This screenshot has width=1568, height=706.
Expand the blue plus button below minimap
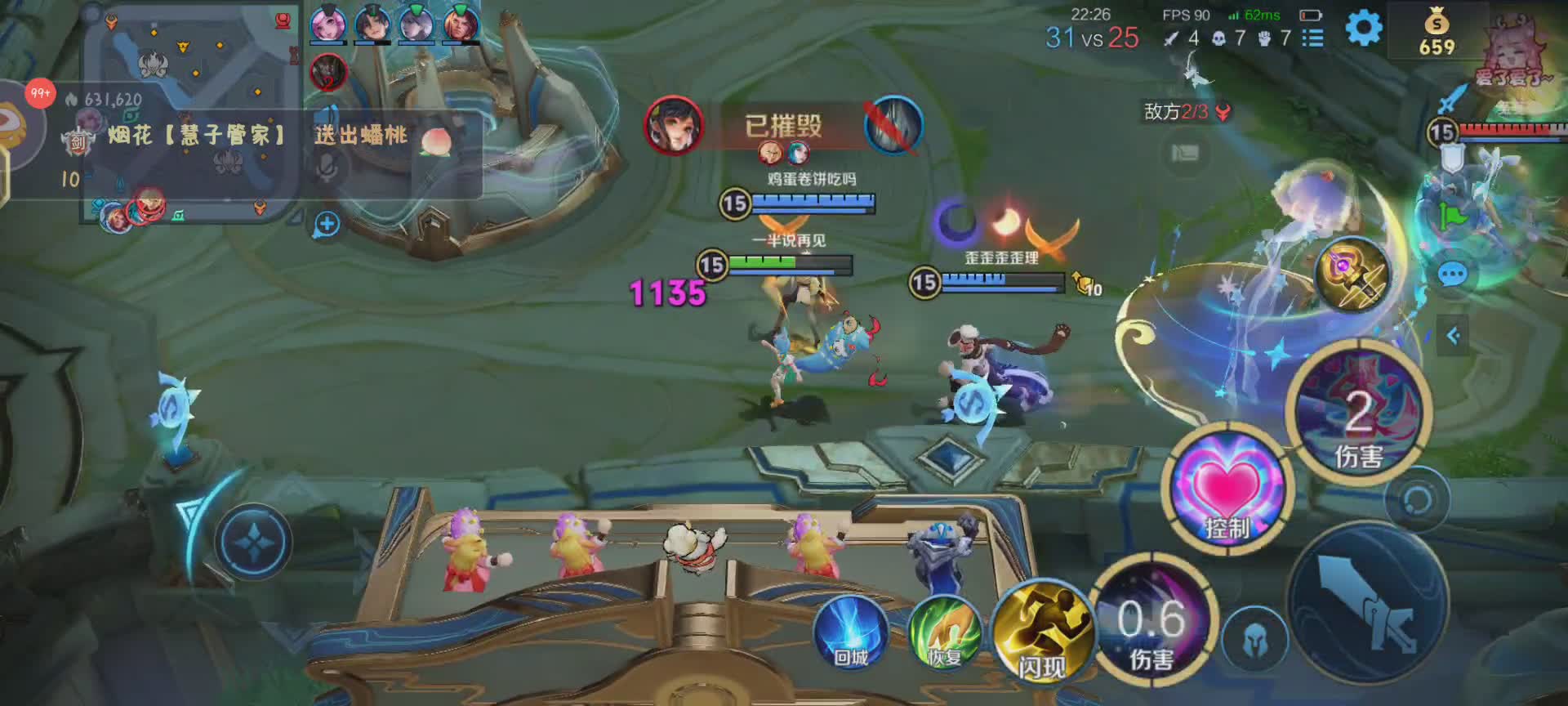tap(327, 225)
